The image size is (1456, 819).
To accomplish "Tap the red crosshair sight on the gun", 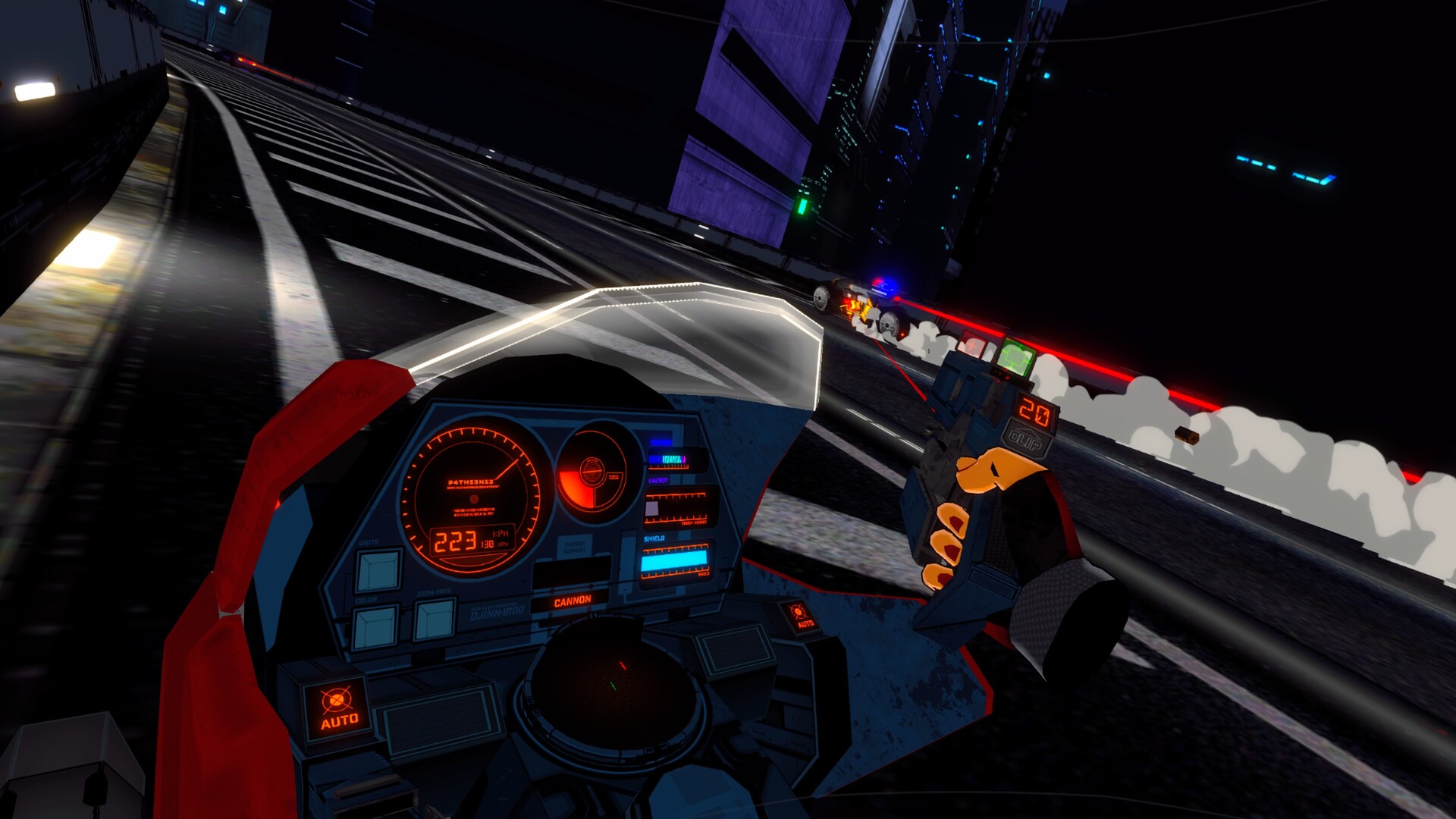I will pos(971,345).
